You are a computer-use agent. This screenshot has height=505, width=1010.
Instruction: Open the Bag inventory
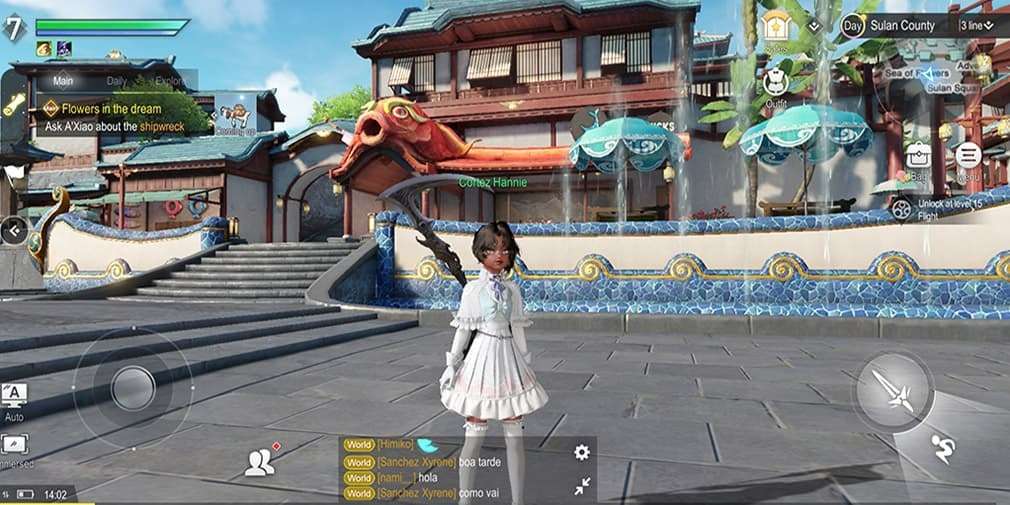(918, 158)
